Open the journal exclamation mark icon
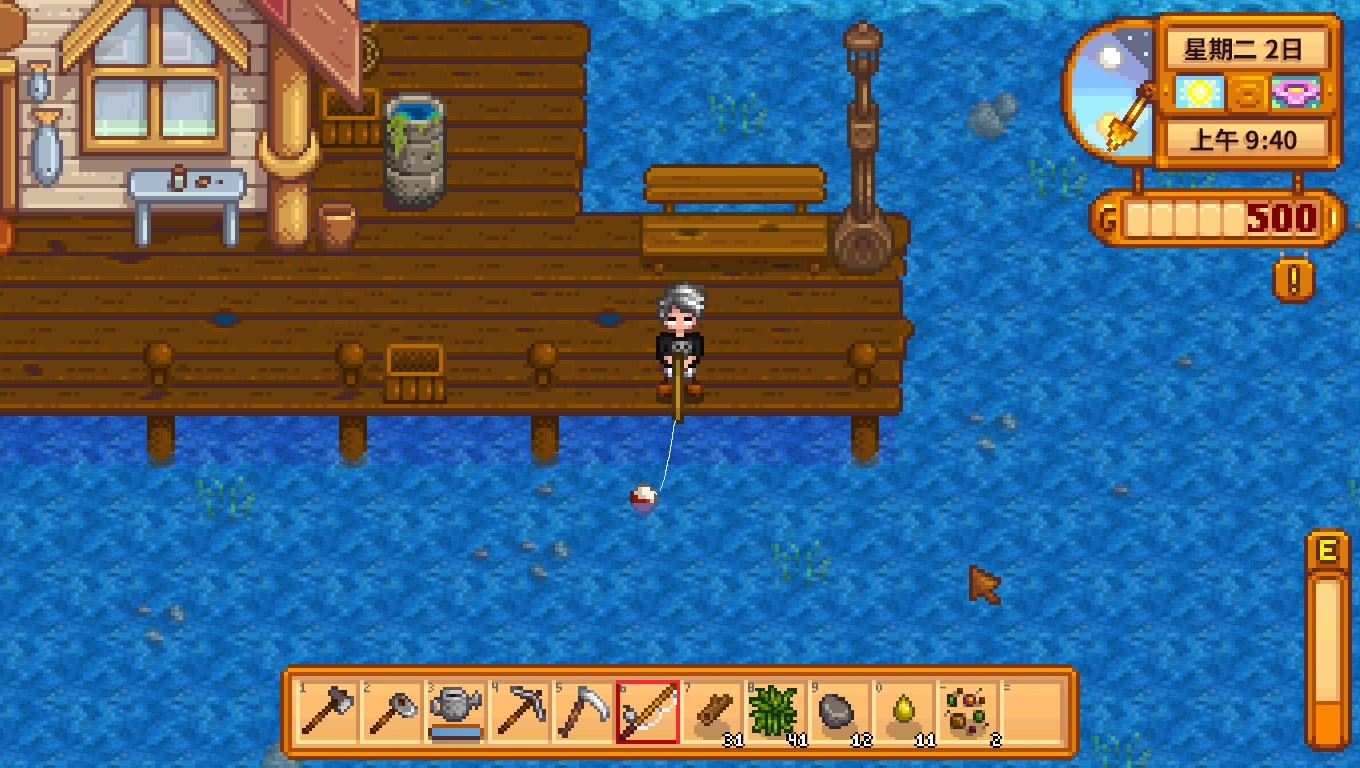Screen dimensions: 1360x768 (1294, 280)
